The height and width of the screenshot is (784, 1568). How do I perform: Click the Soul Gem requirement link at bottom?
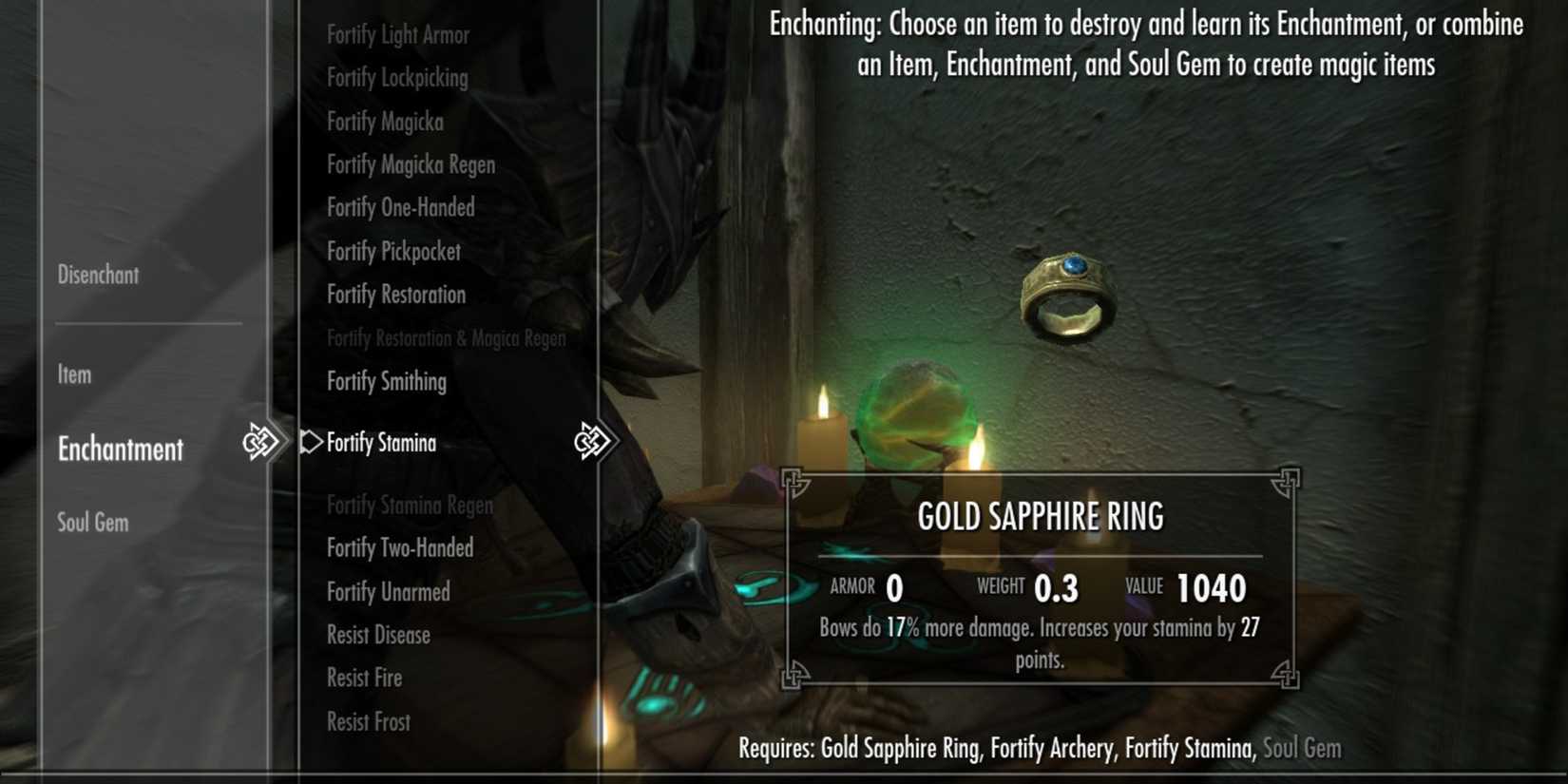click(x=1305, y=748)
